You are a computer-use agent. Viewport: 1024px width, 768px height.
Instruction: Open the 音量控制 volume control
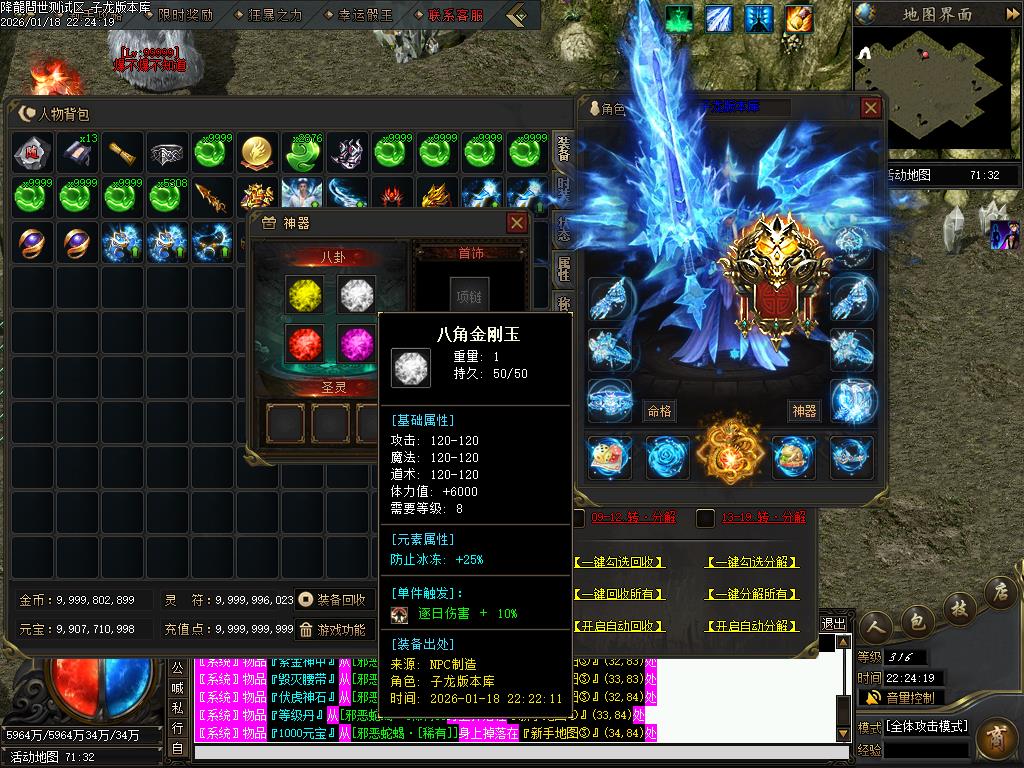tap(900, 697)
